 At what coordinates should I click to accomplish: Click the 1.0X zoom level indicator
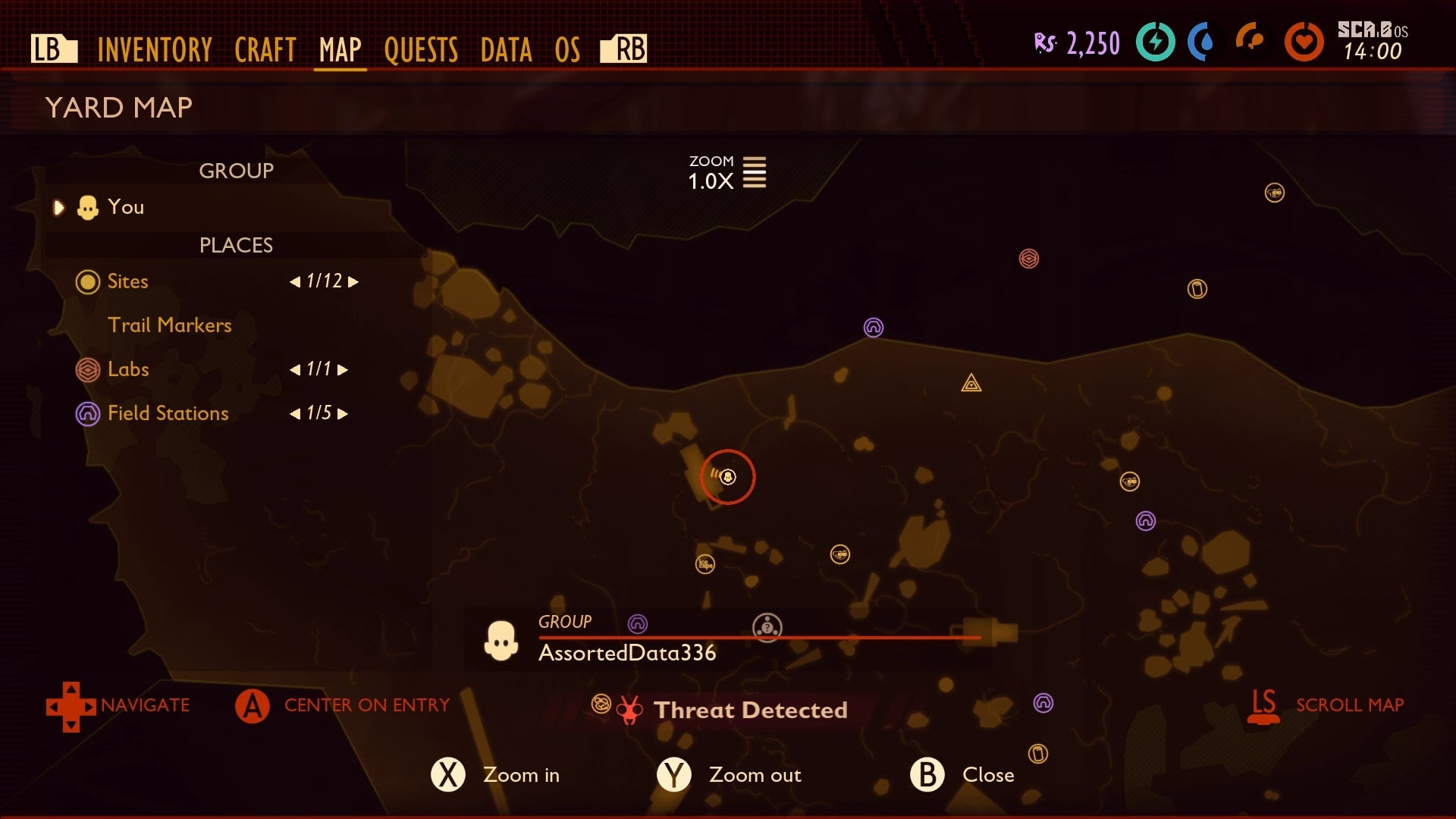(x=711, y=181)
